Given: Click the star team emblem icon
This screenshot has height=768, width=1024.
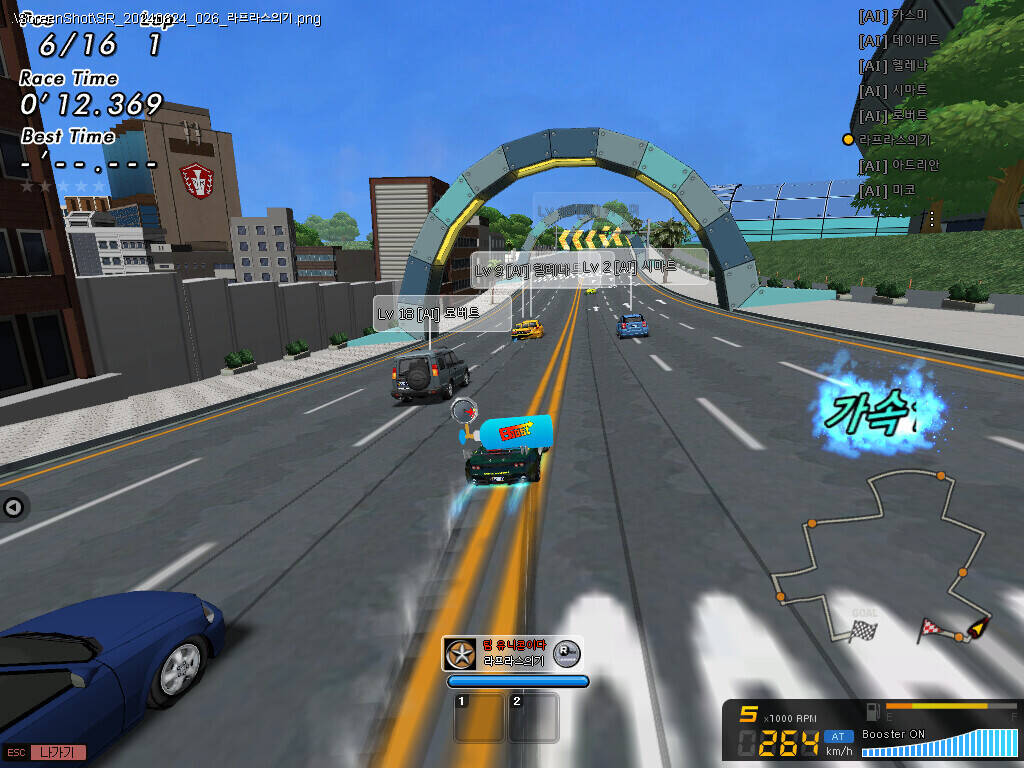Looking at the screenshot, I should (460, 655).
